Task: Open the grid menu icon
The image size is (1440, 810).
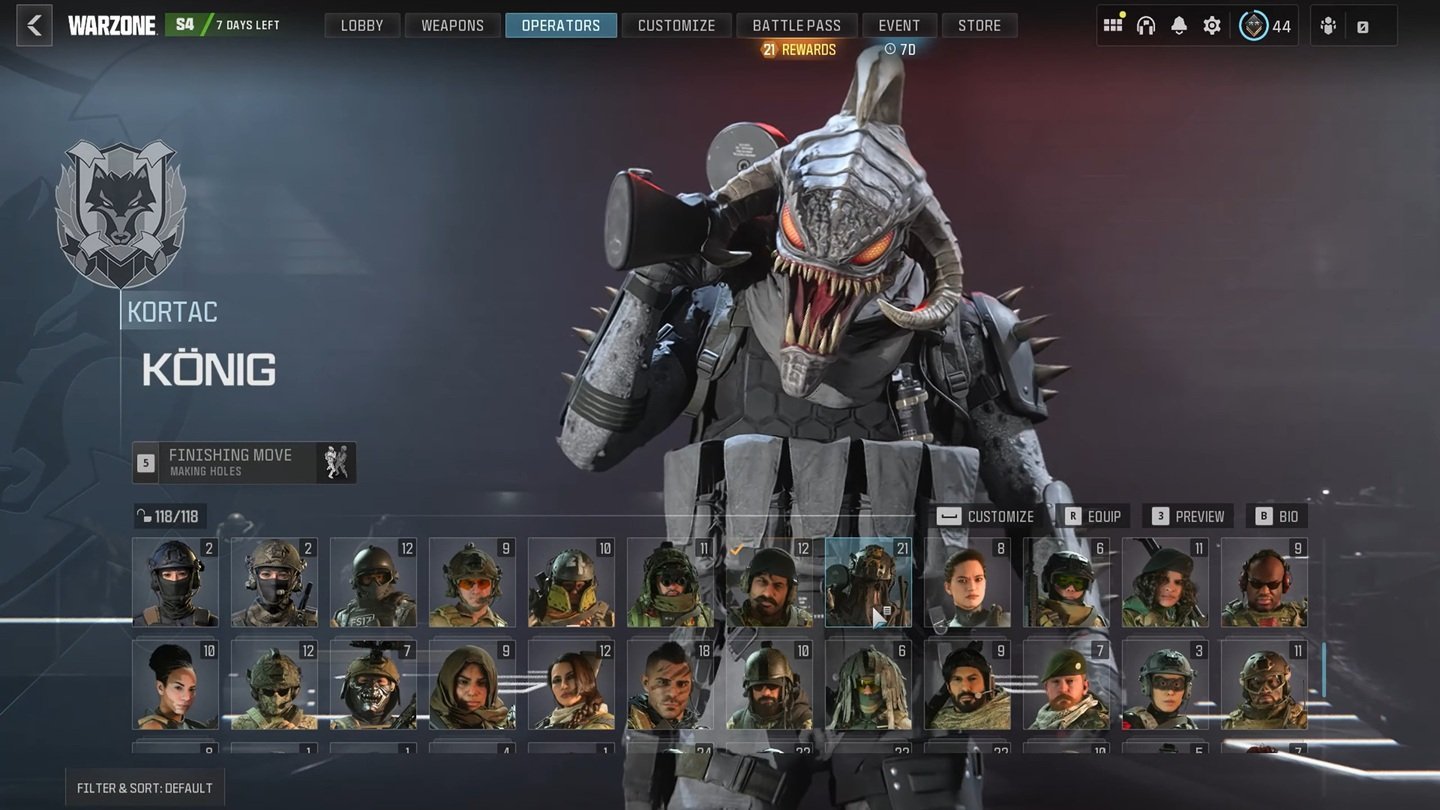Action: [x=1113, y=26]
